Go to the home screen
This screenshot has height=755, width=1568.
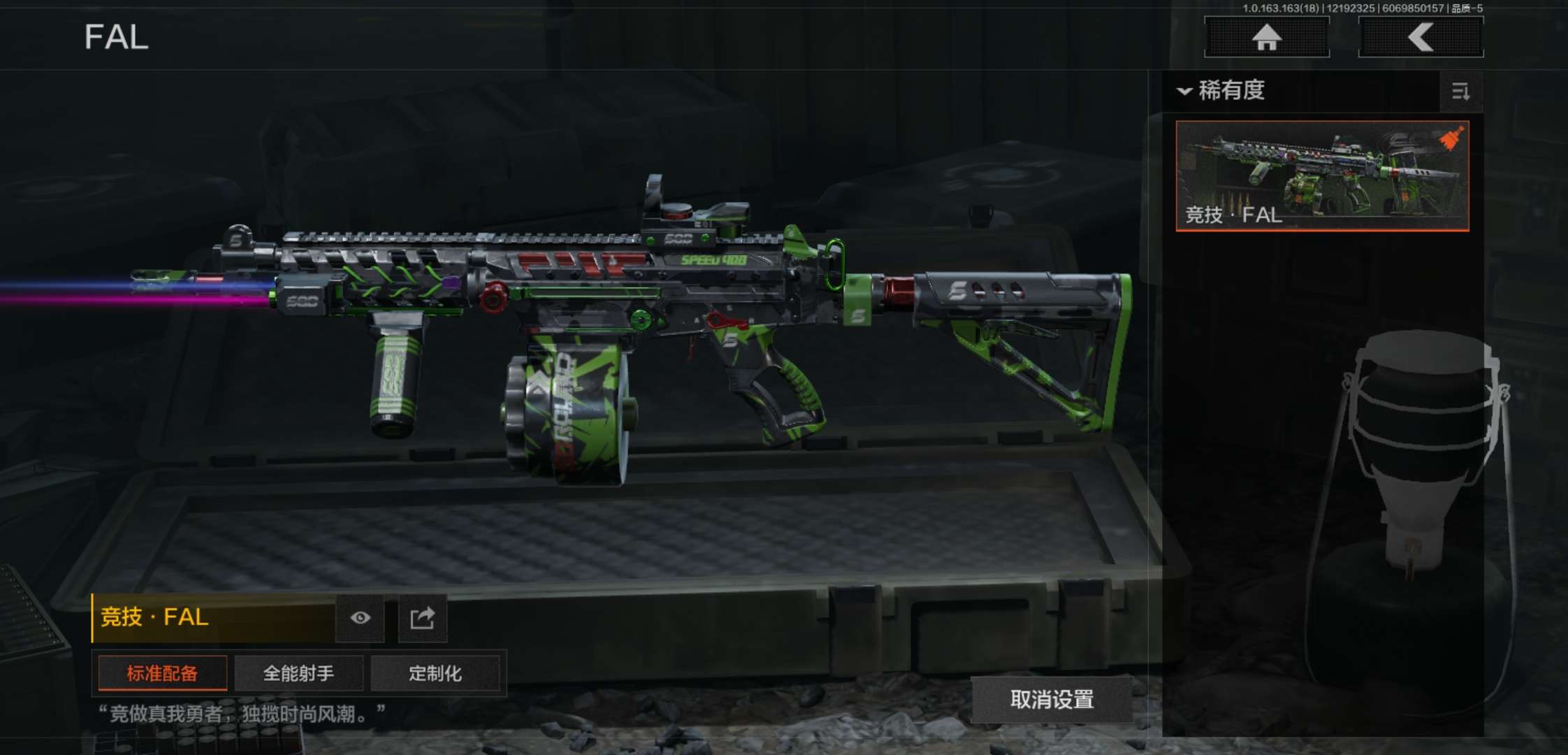(1266, 37)
